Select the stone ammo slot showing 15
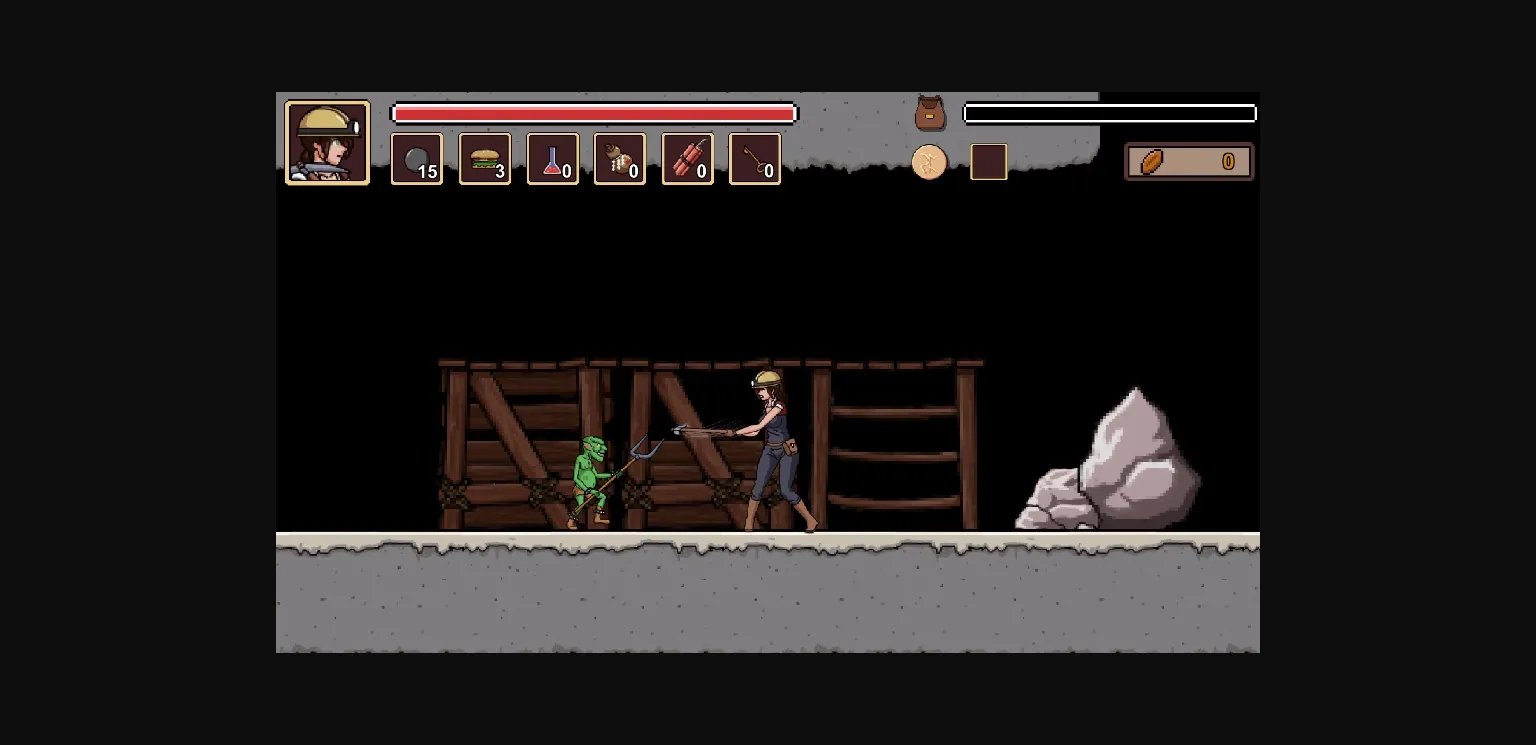 (417, 159)
